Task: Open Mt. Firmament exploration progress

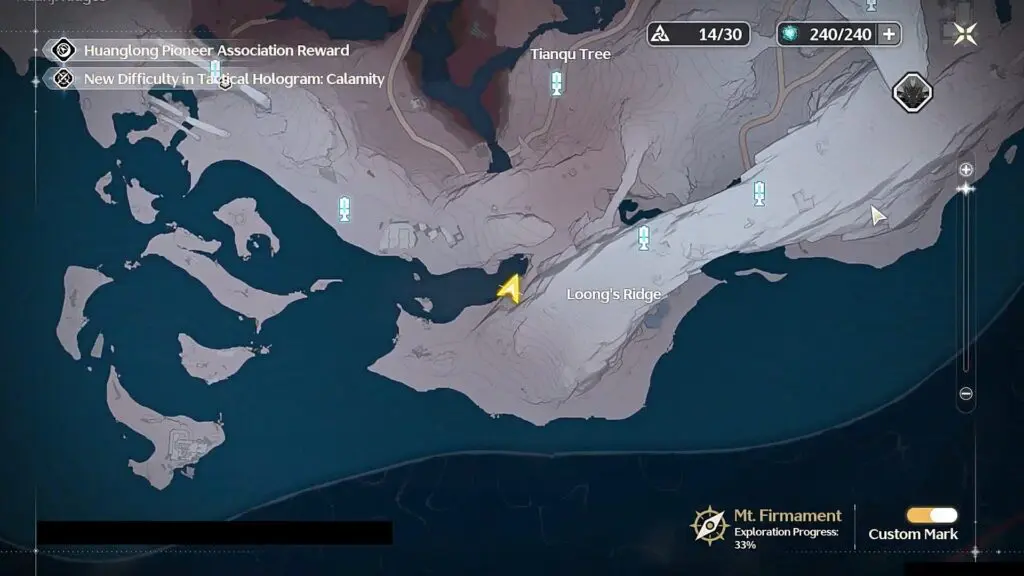Action: pyautogui.click(x=768, y=524)
